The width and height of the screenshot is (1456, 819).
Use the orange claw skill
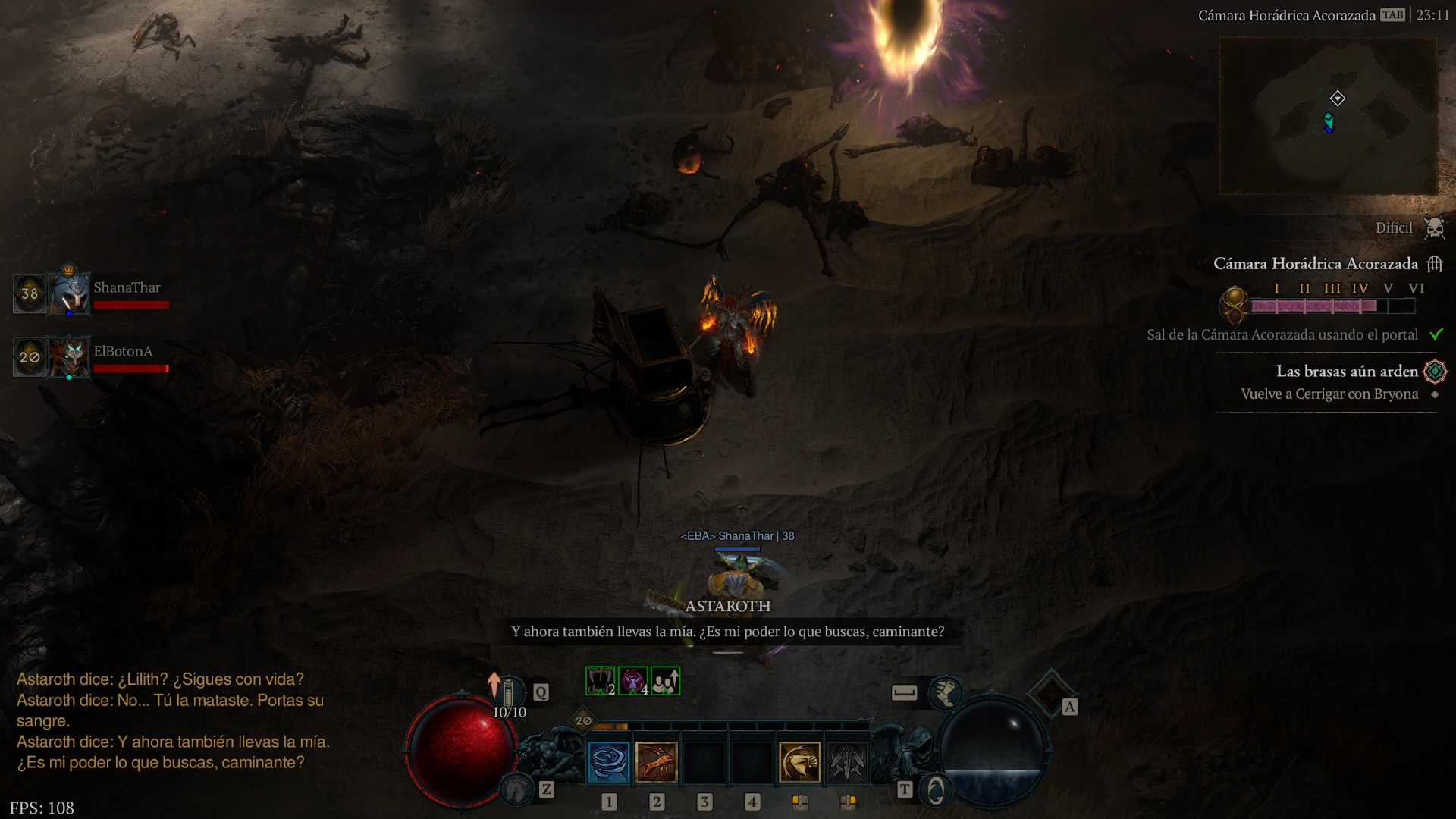pyautogui.click(x=656, y=761)
